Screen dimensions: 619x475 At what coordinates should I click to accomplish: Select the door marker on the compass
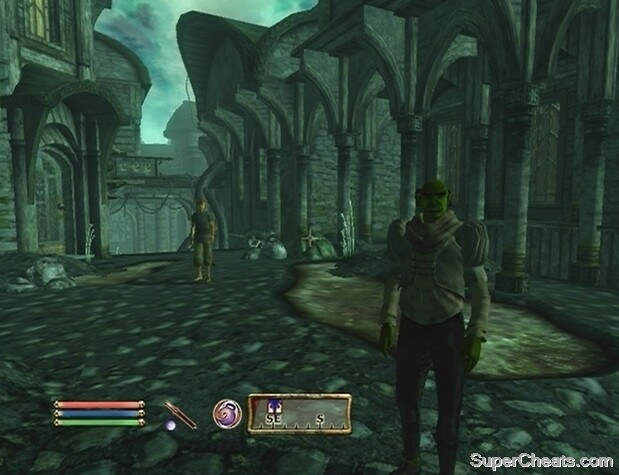pyautogui.click(x=270, y=403)
